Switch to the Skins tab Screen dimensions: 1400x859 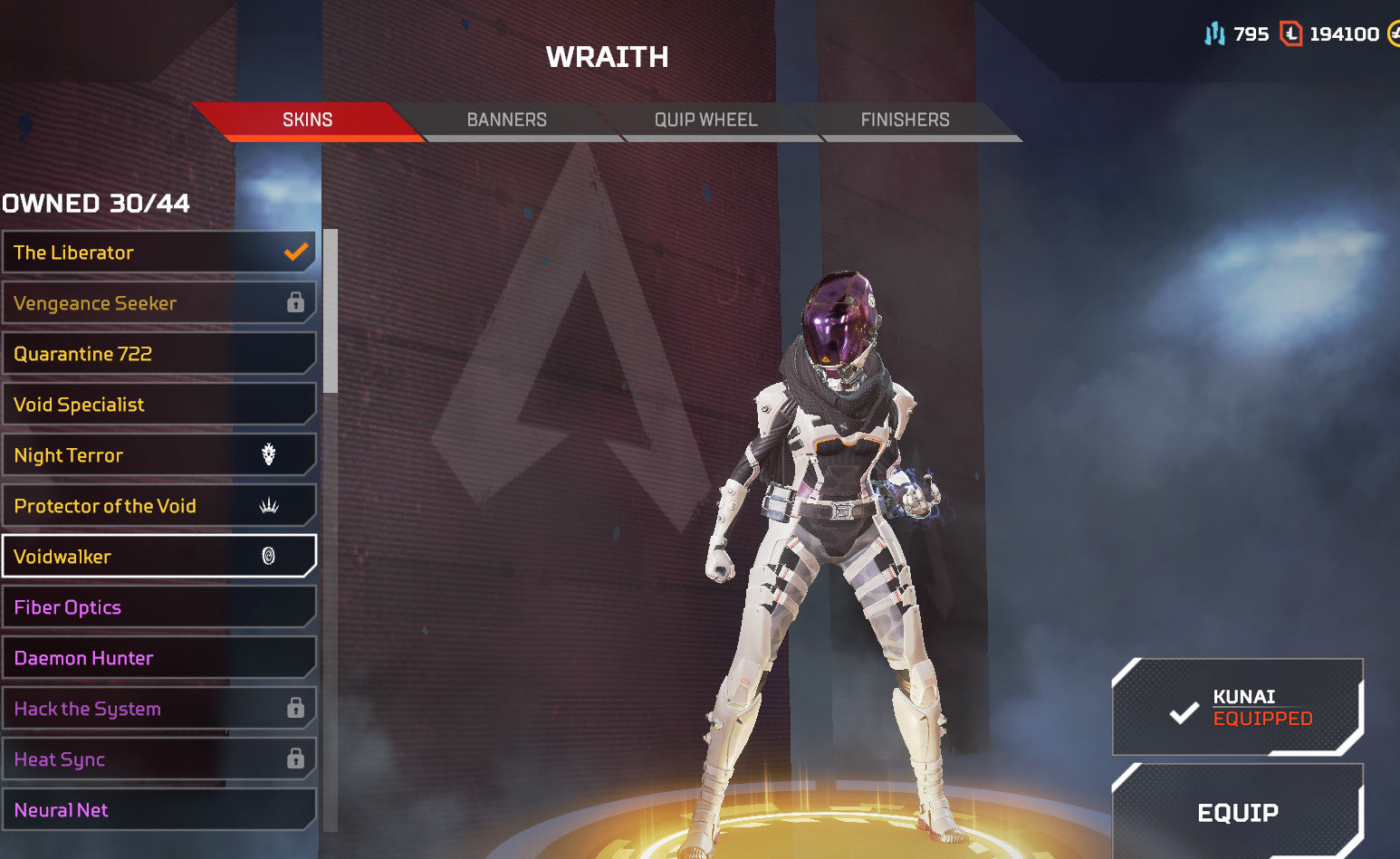click(307, 120)
